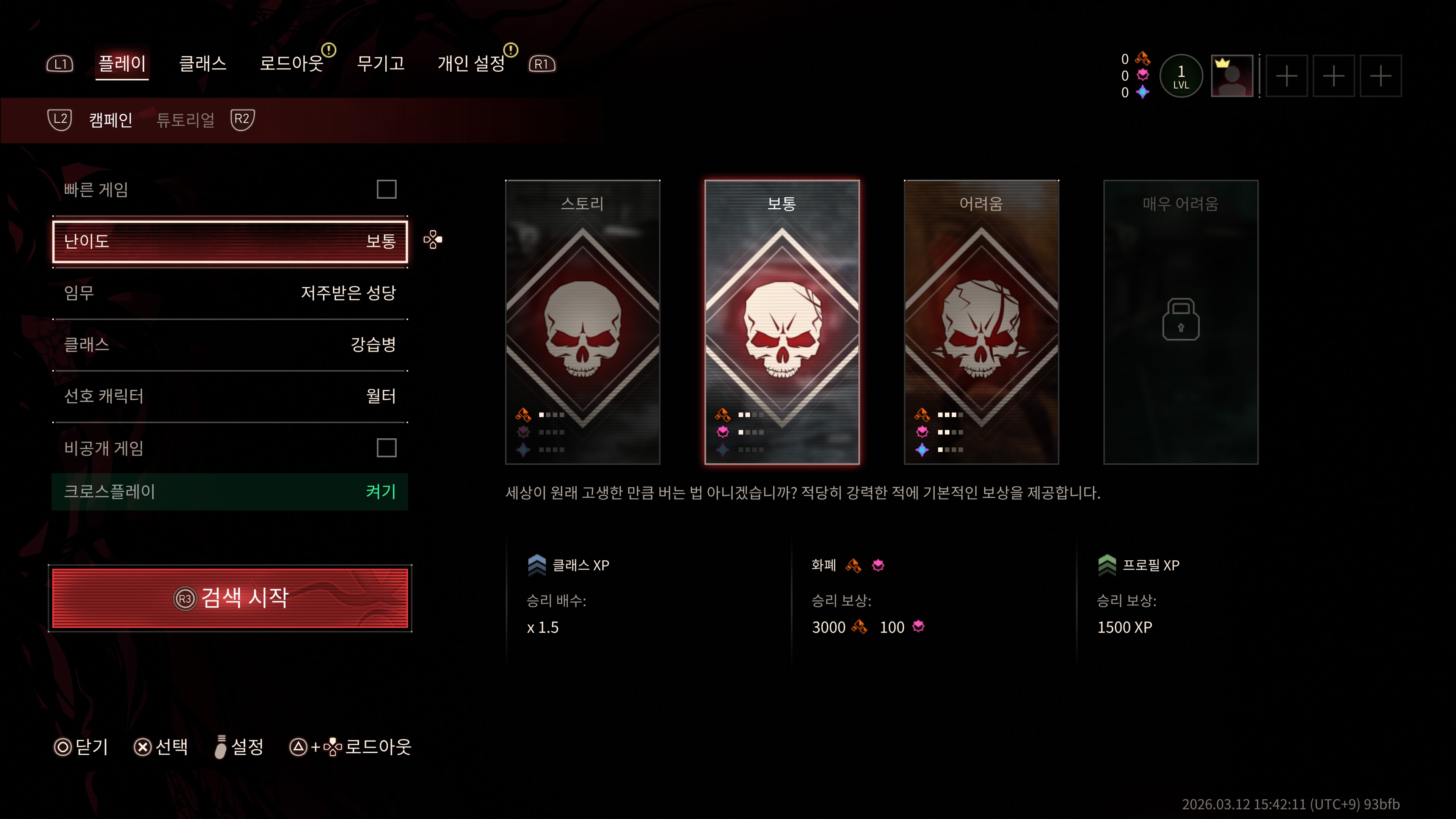Enable the 비공개 게임 checkbox
Viewport: 1456px width, 819px height.
[387, 448]
